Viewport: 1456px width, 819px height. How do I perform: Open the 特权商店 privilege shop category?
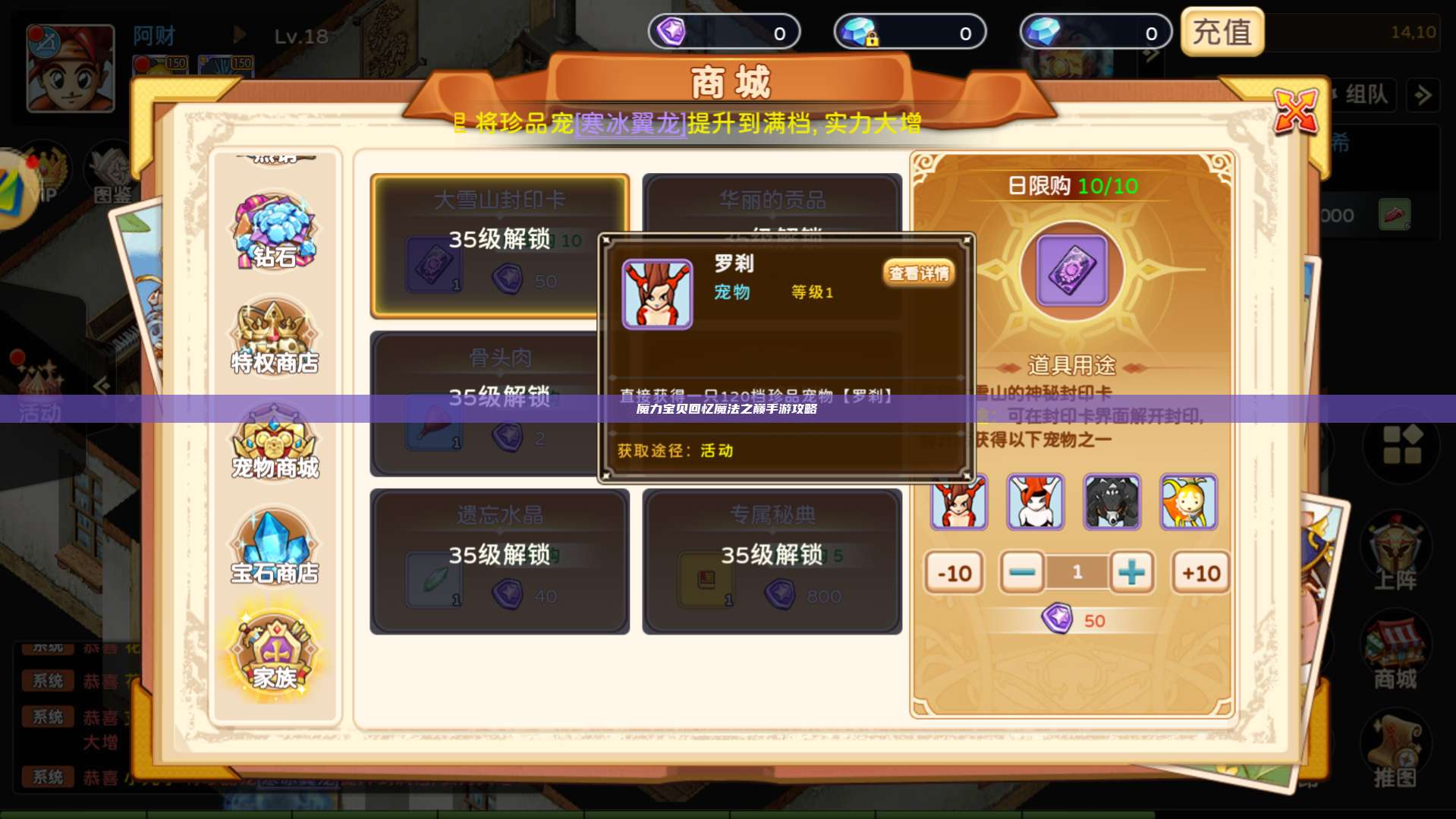(x=275, y=338)
